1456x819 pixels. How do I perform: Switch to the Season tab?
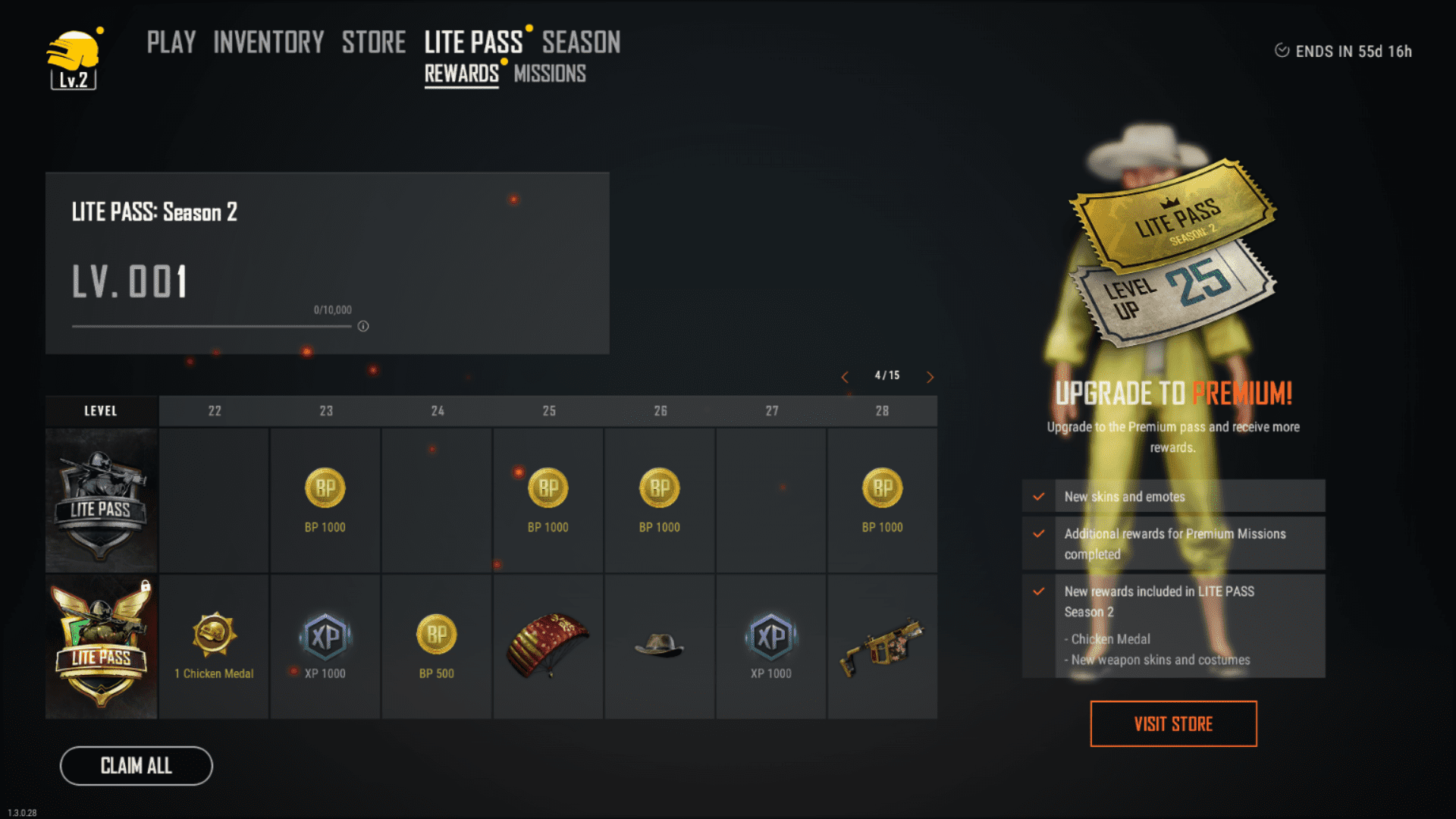[581, 42]
